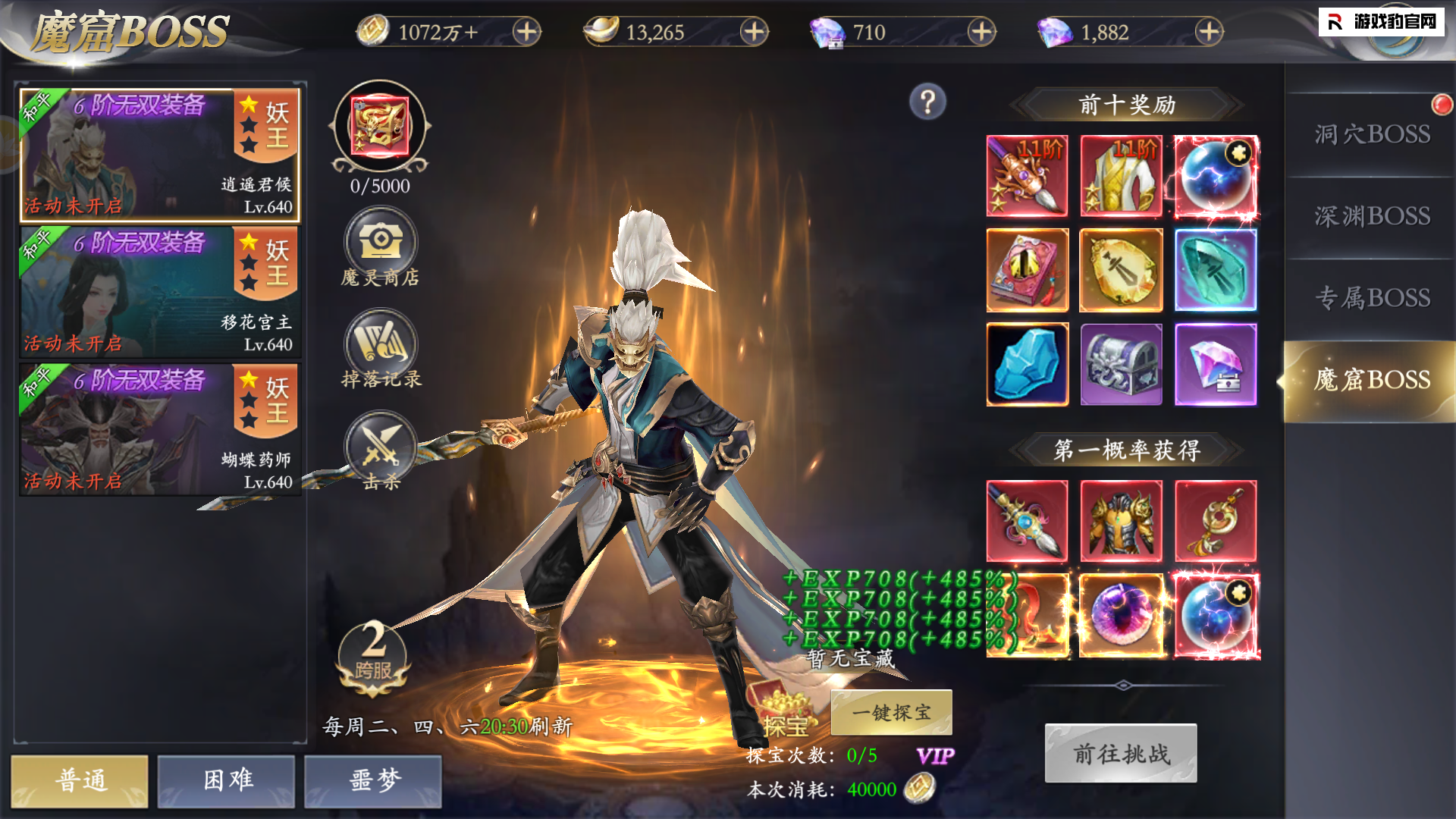Select the 普通 difficulty tab
Screen dimensions: 1456x819
click(80, 780)
